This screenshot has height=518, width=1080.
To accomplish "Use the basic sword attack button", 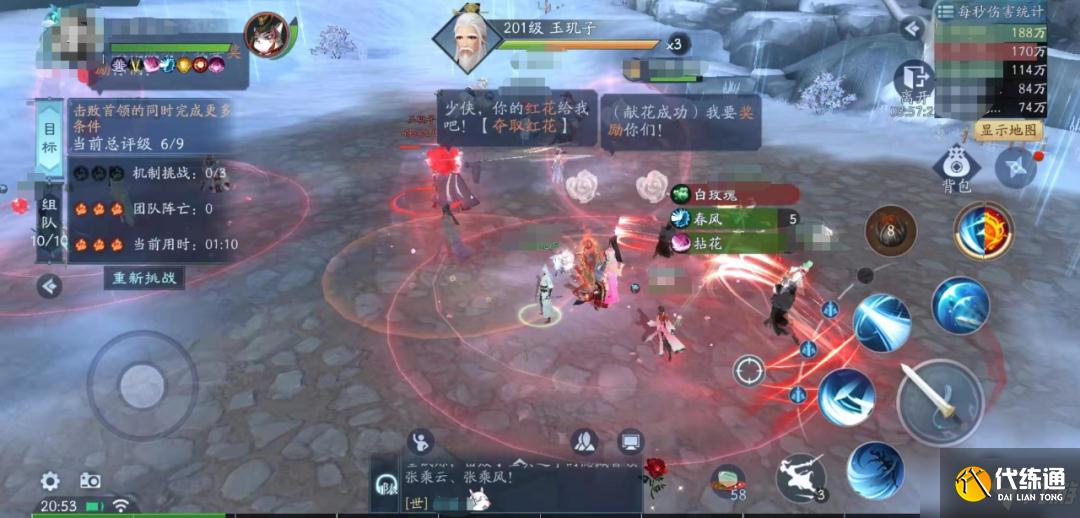I will (x=940, y=400).
